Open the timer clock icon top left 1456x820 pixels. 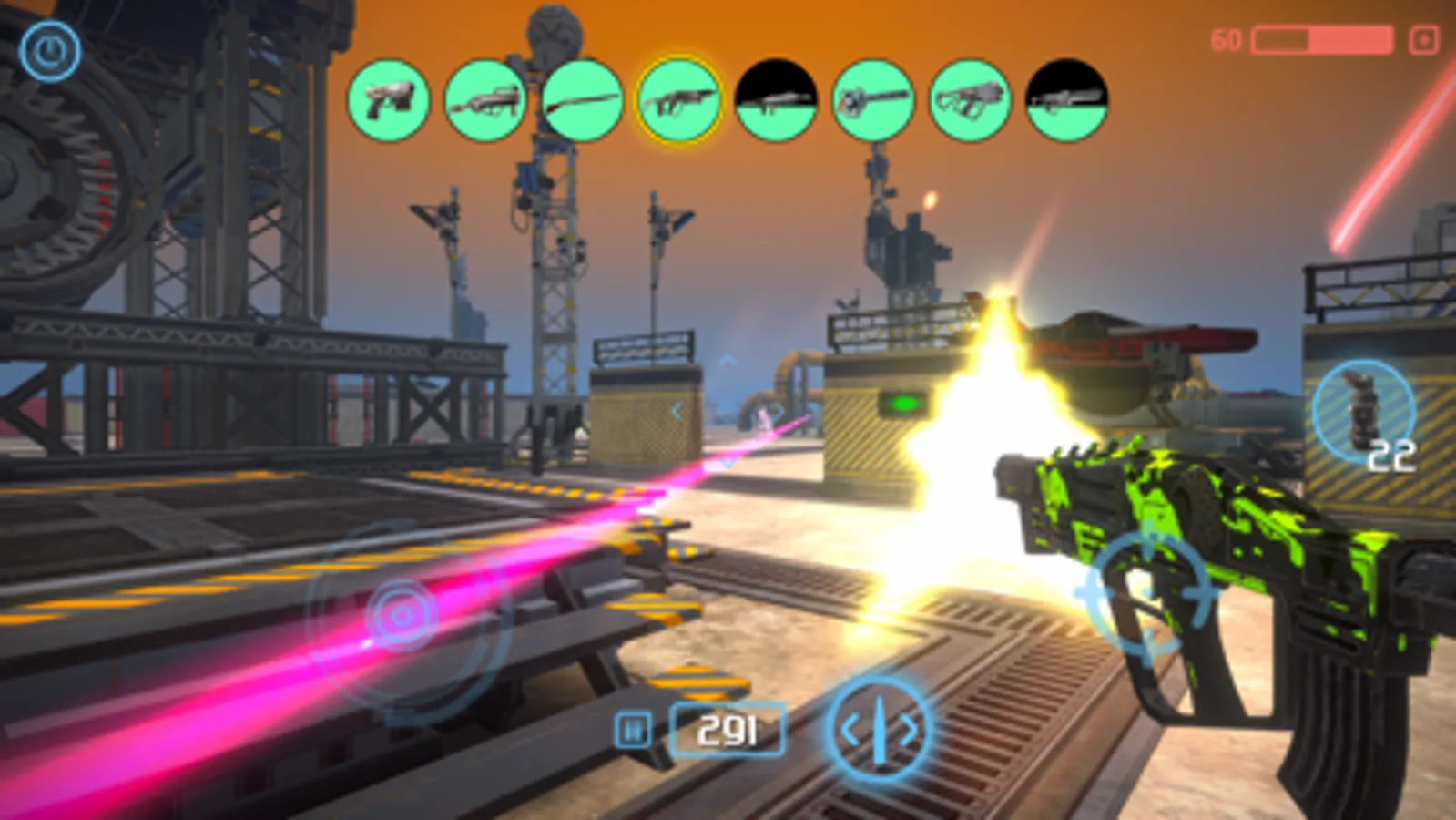click(52, 47)
